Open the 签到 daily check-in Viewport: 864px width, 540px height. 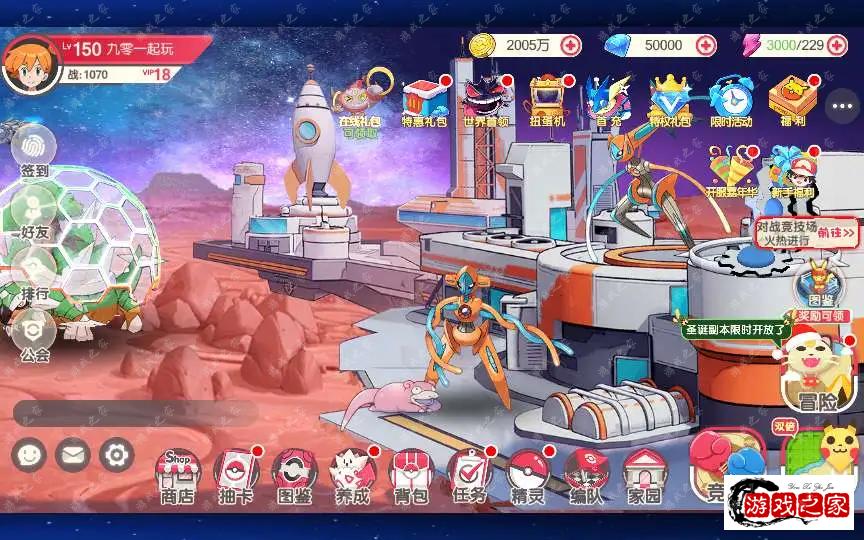point(34,152)
